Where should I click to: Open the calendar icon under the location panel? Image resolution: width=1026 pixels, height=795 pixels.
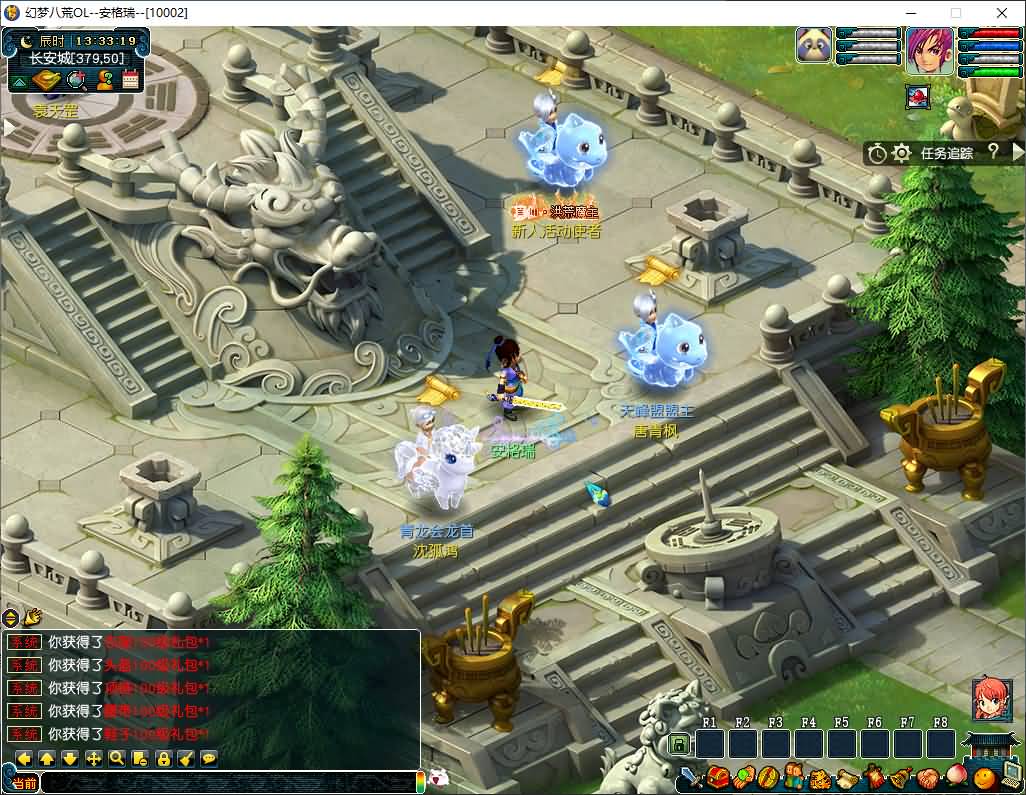coord(131,81)
